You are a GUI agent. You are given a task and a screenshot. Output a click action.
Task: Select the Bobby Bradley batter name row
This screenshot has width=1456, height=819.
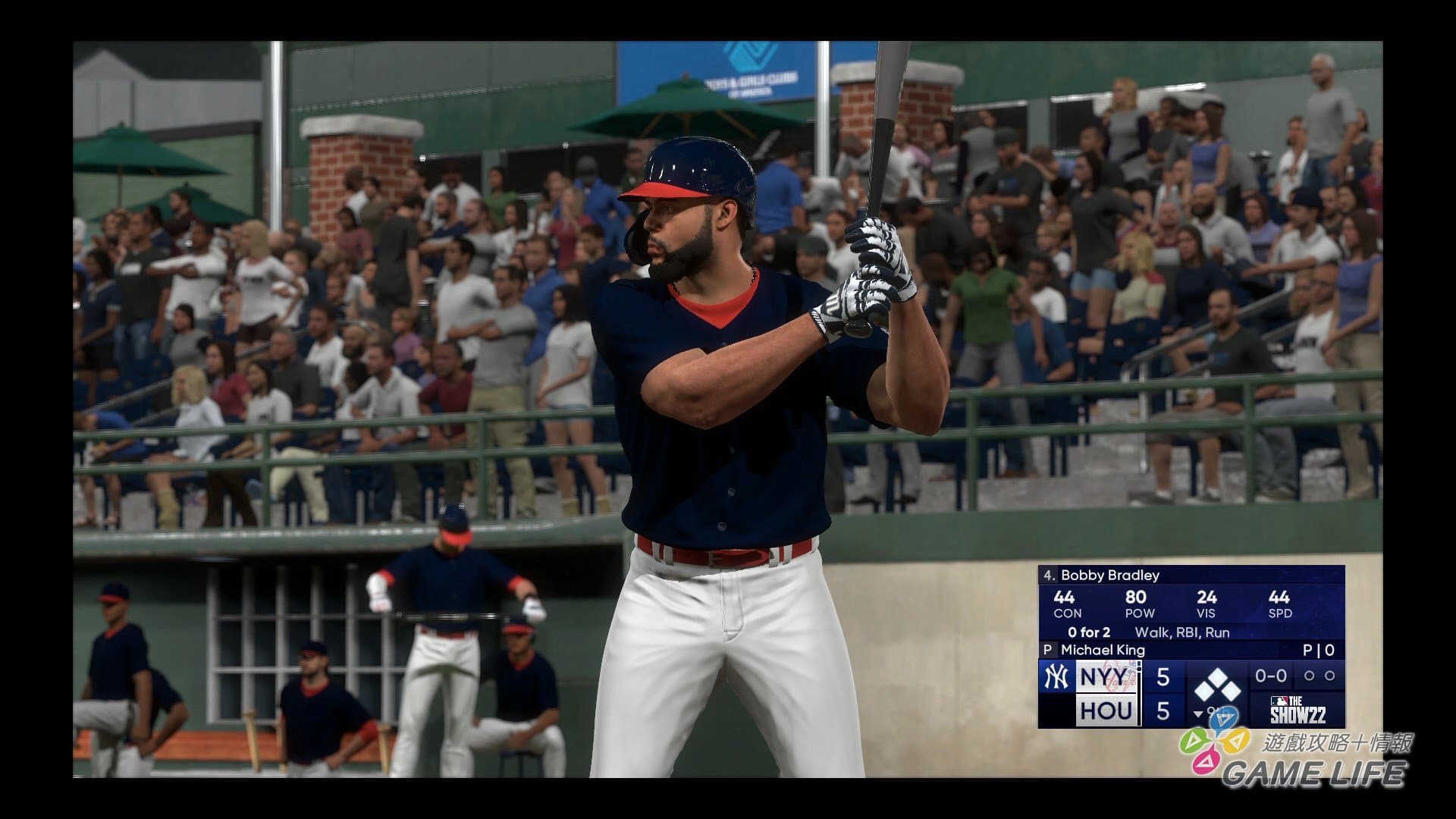[x=1110, y=576]
